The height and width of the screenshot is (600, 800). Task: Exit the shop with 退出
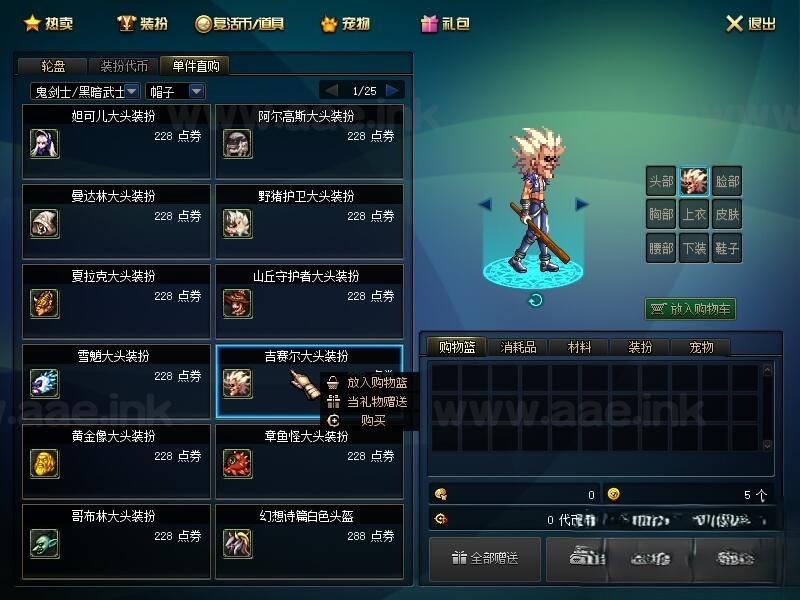point(750,23)
